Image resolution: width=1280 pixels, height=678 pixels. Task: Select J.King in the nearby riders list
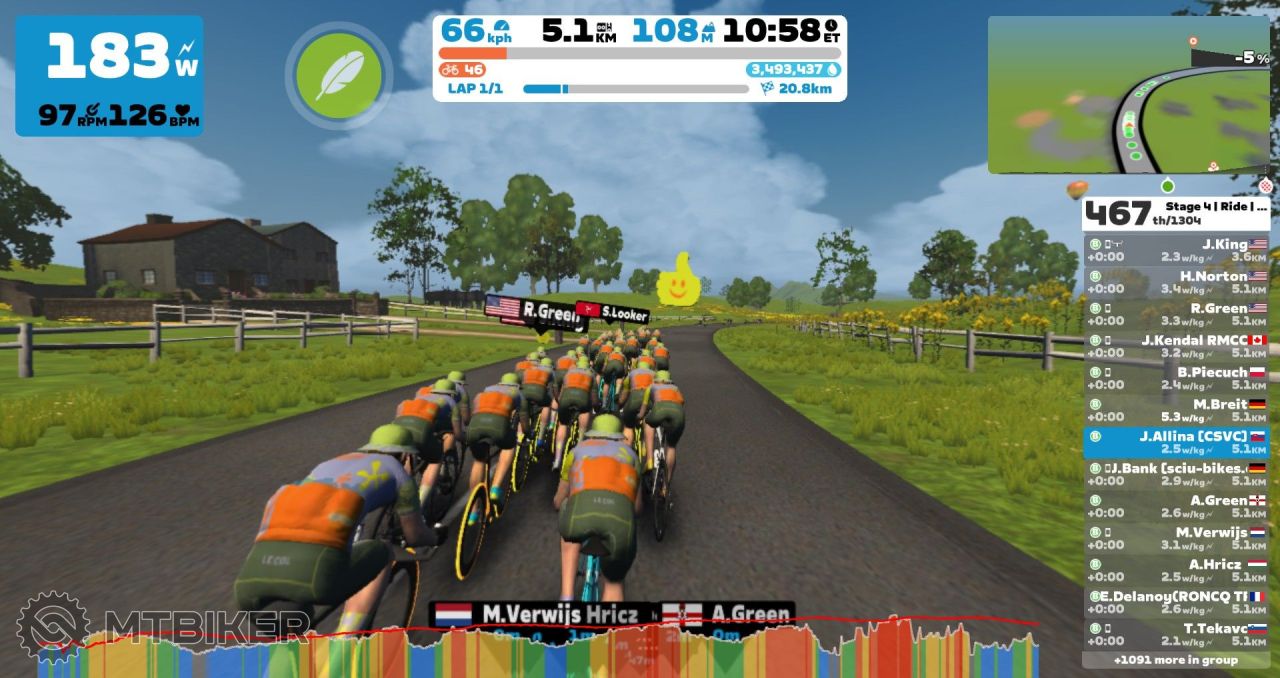point(1175,250)
